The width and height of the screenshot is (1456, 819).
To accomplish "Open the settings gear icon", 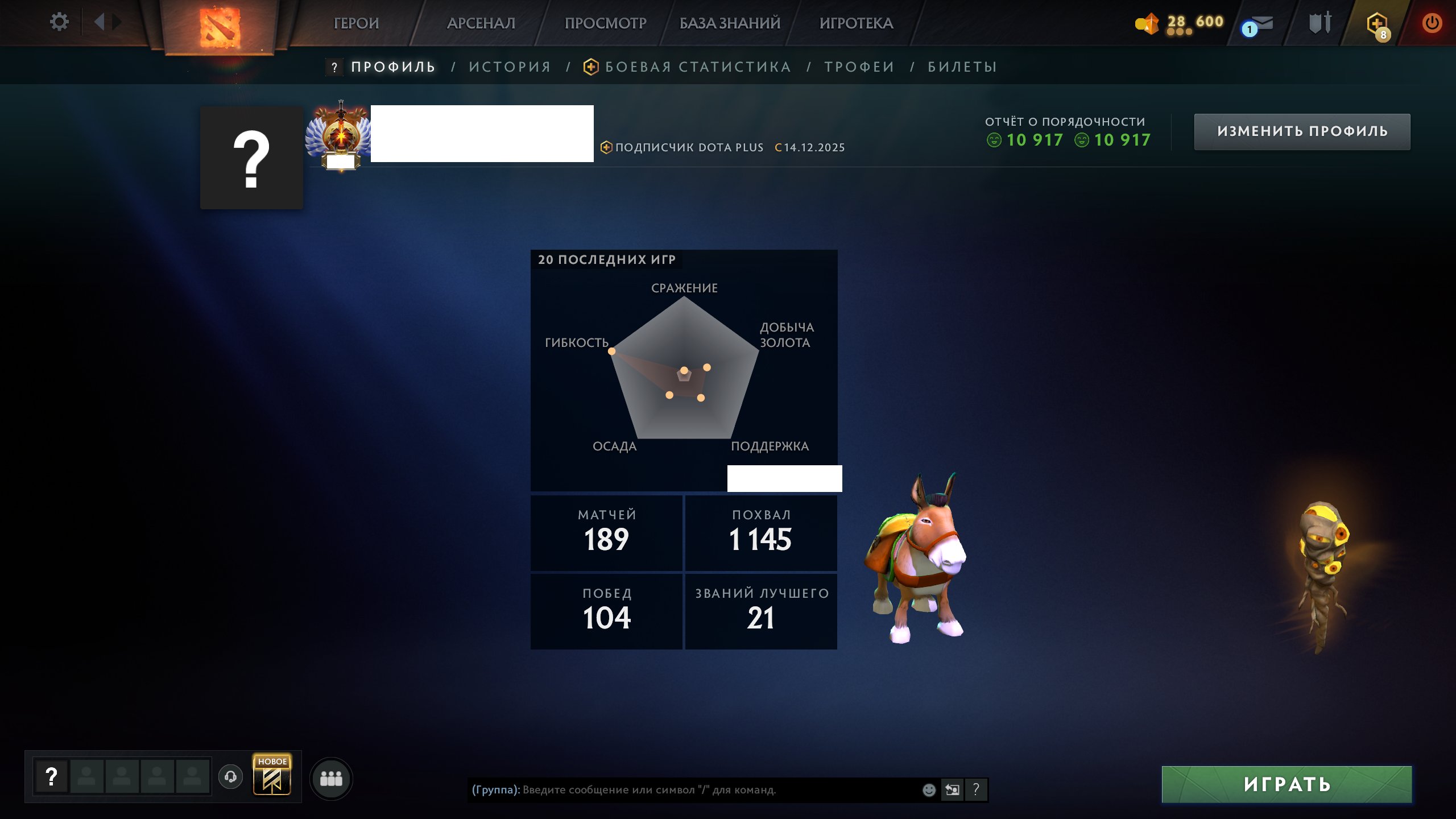I will 59,22.
